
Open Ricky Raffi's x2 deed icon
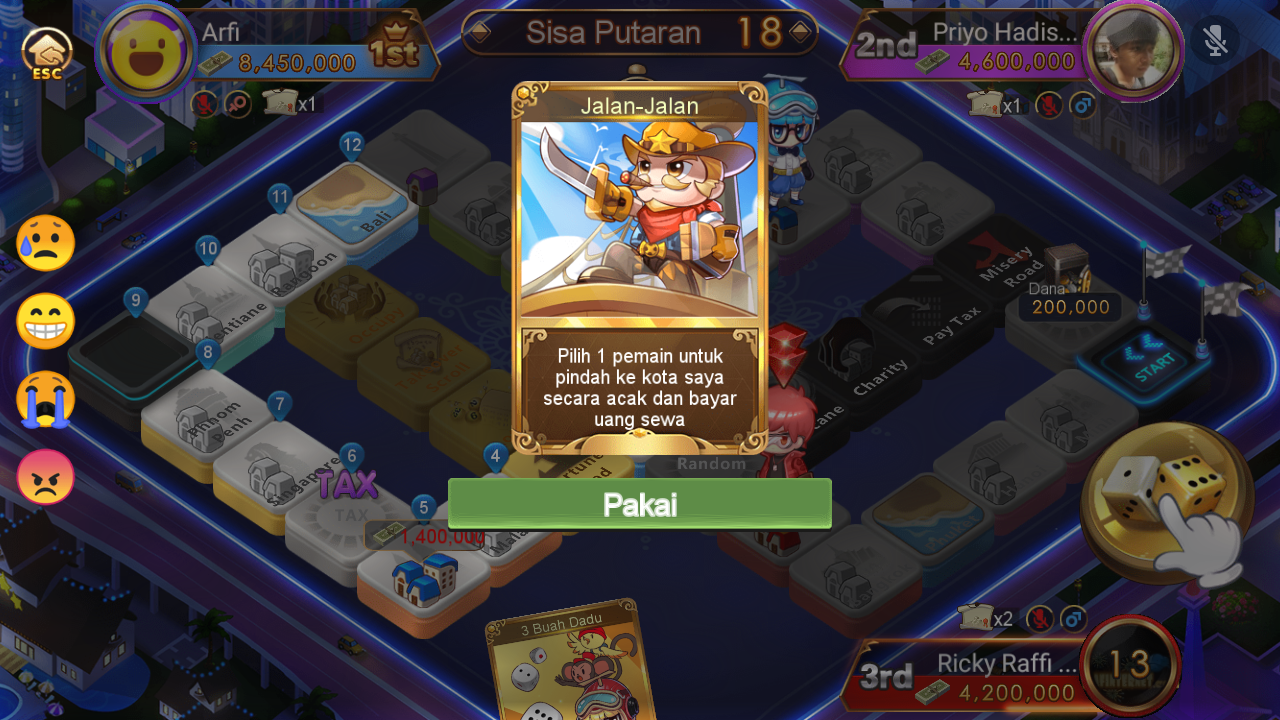[975, 618]
